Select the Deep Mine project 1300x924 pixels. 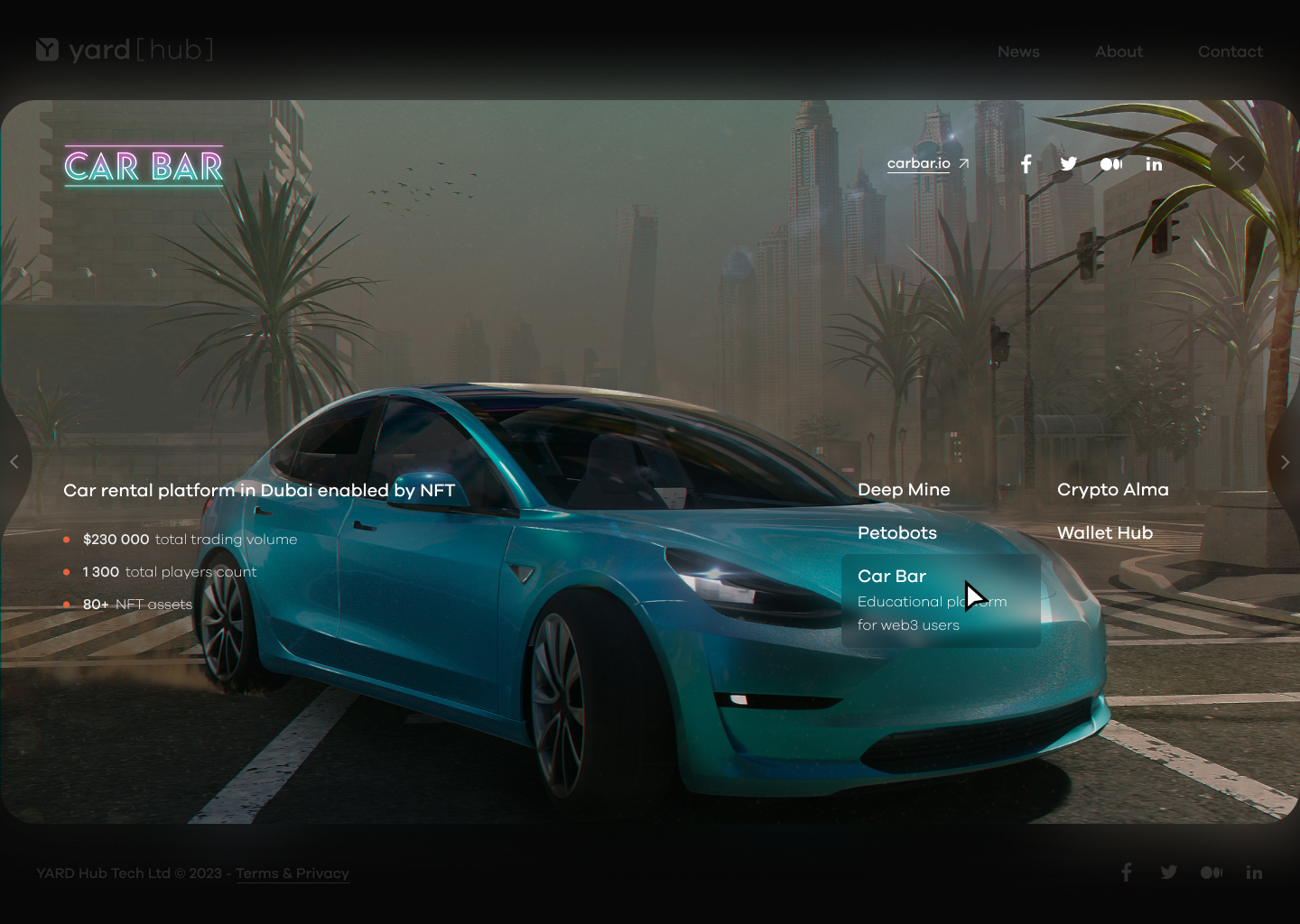[904, 490]
